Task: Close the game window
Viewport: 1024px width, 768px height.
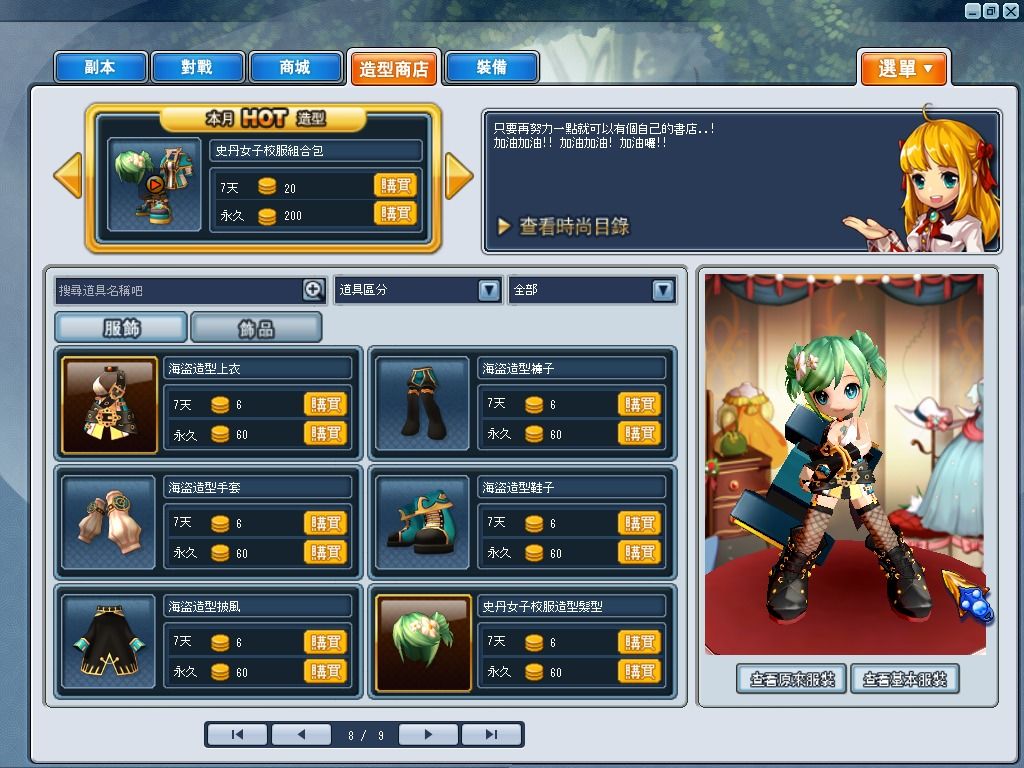Action: point(1009,11)
